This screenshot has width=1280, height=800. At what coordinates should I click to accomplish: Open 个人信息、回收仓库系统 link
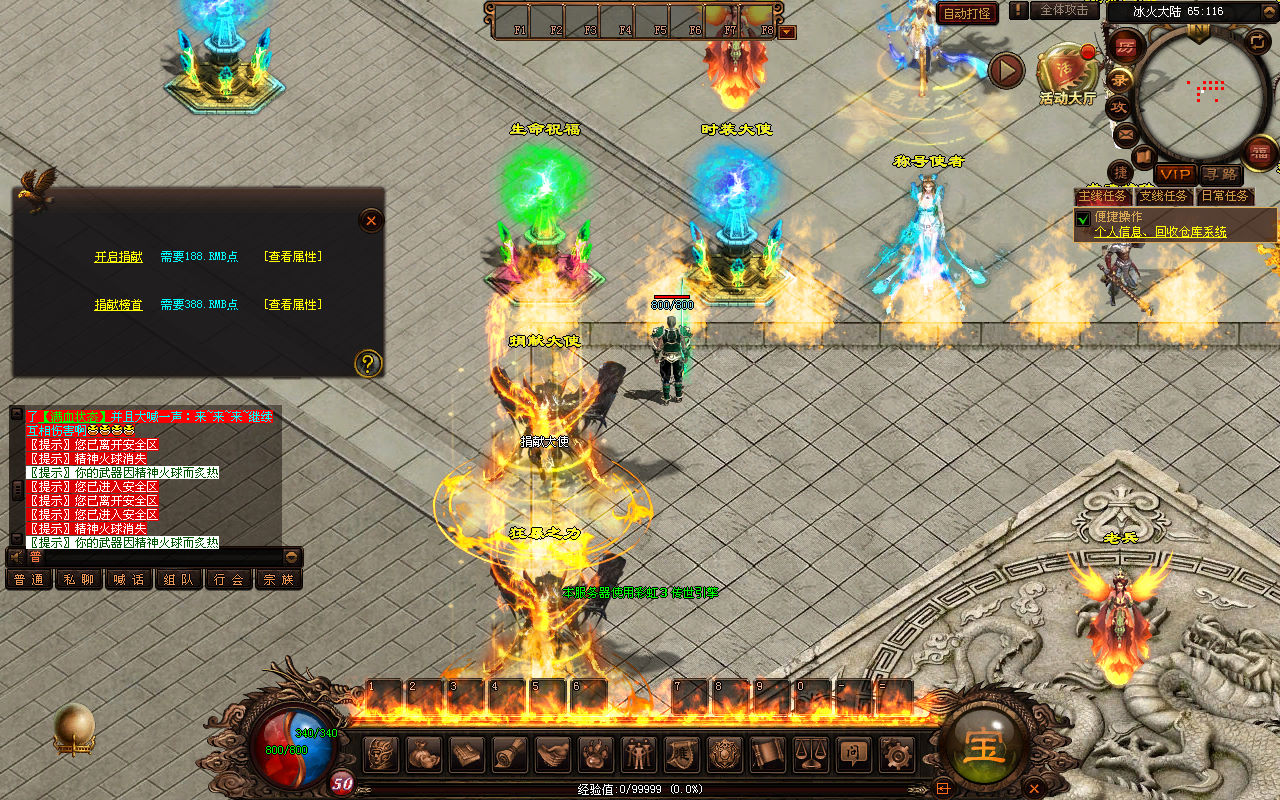(x=1160, y=232)
